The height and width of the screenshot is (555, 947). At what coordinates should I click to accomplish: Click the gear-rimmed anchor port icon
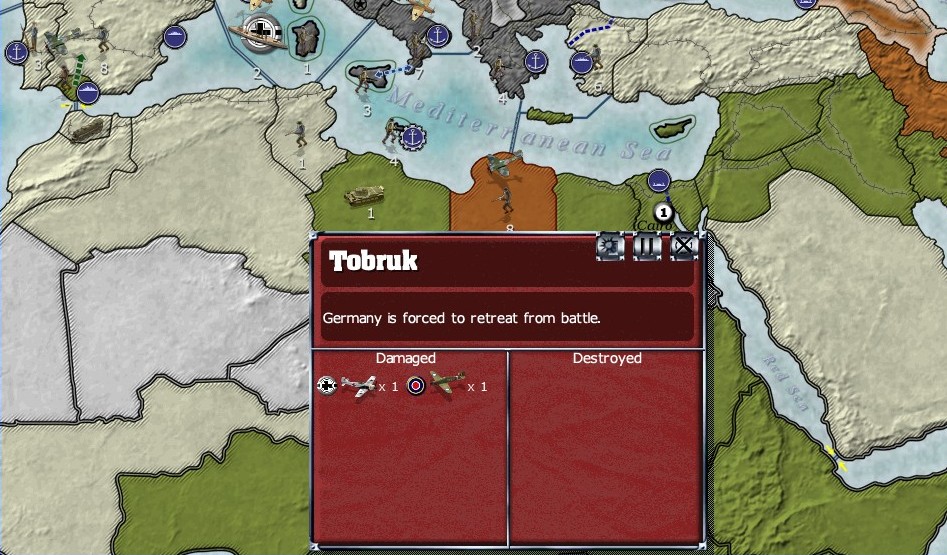[x=414, y=137]
